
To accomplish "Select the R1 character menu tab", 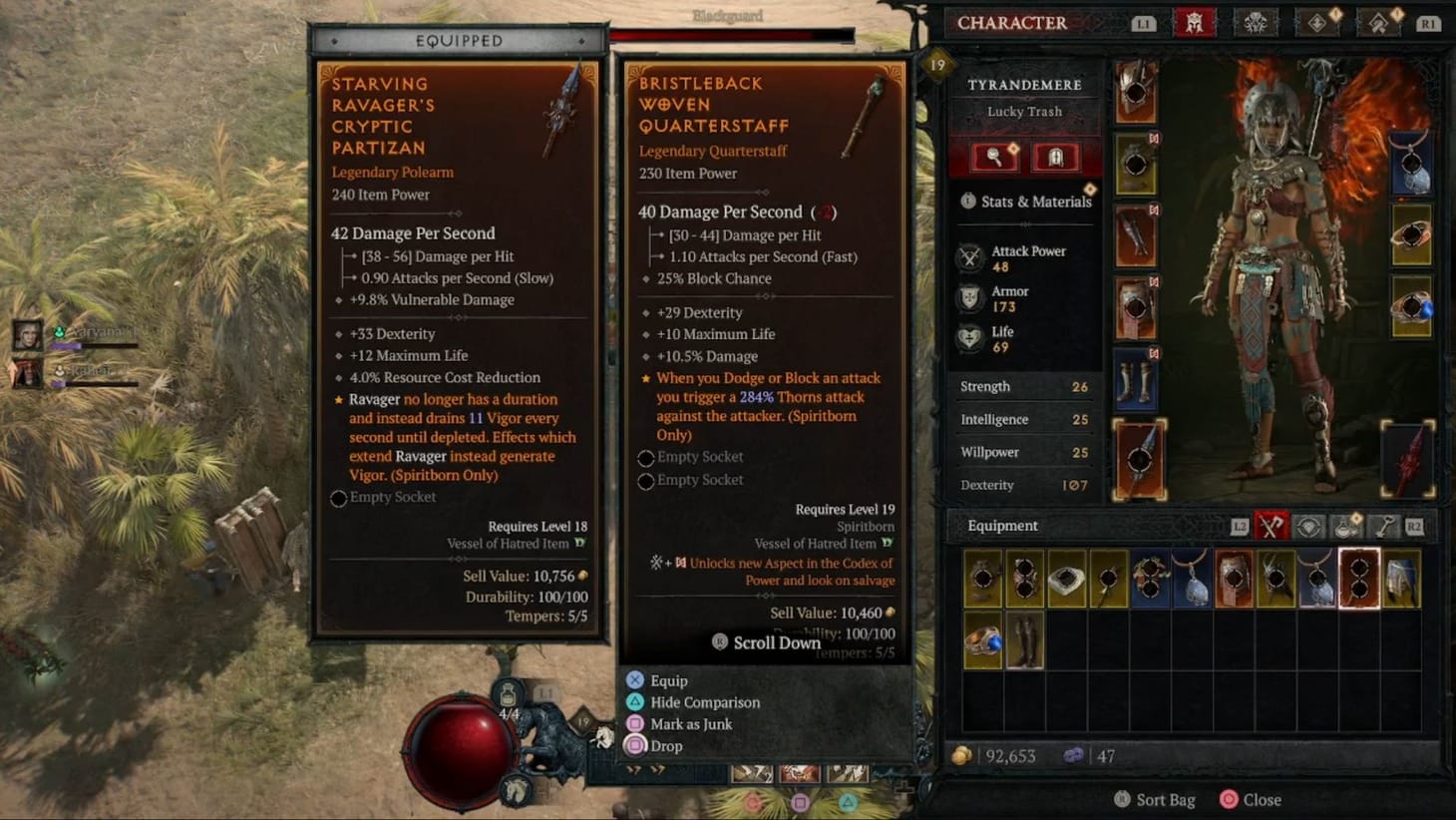I will coord(1429,22).
